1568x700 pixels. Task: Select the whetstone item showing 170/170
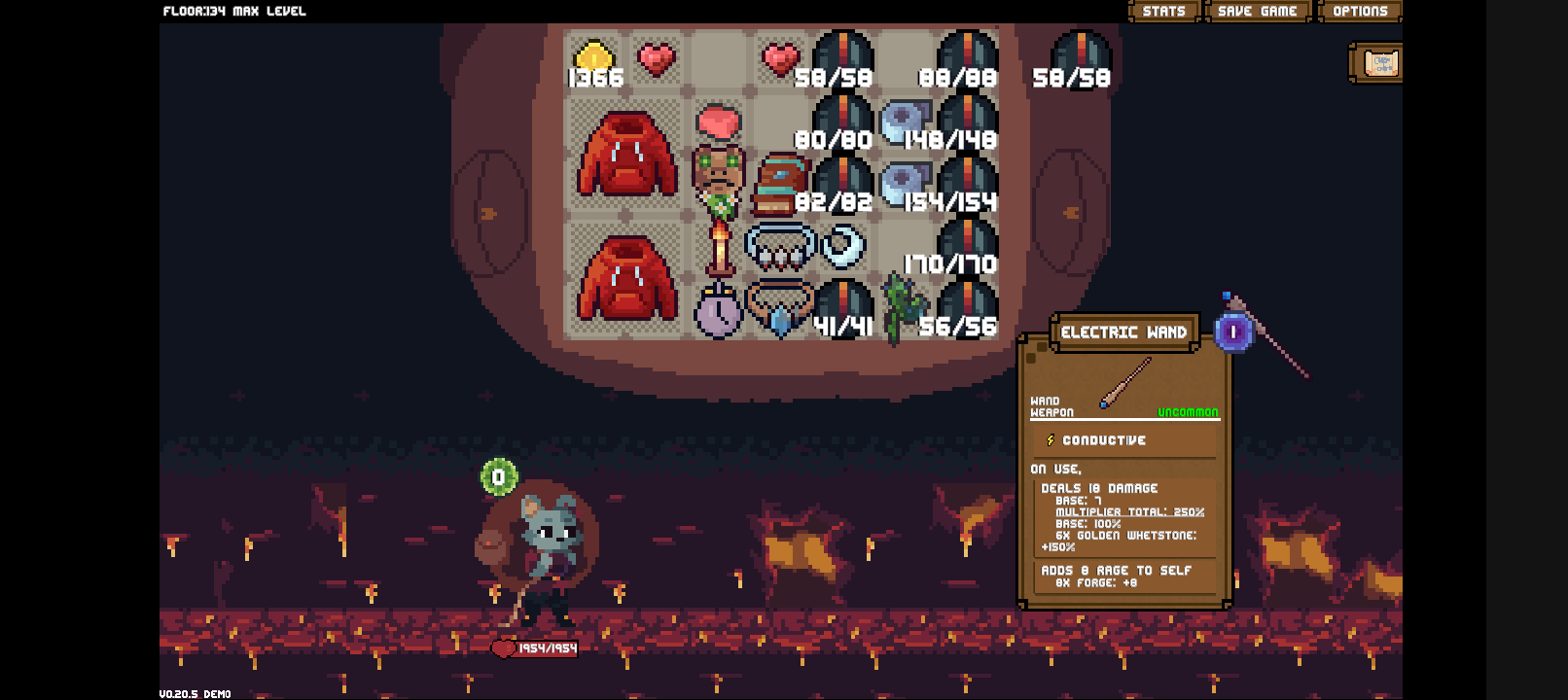[x=966, y=243]
